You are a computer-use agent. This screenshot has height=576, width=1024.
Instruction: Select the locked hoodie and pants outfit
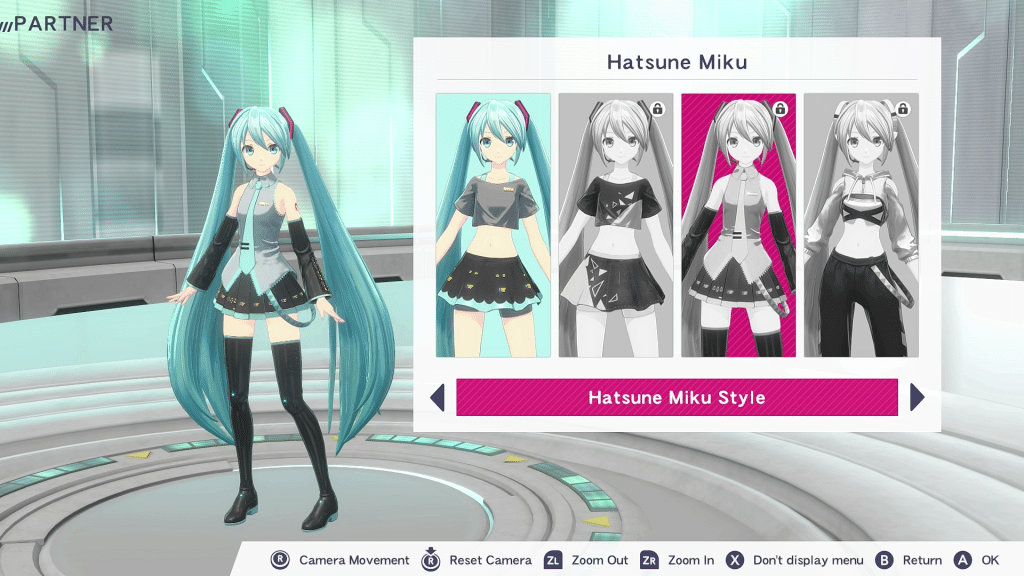(861, 225)
